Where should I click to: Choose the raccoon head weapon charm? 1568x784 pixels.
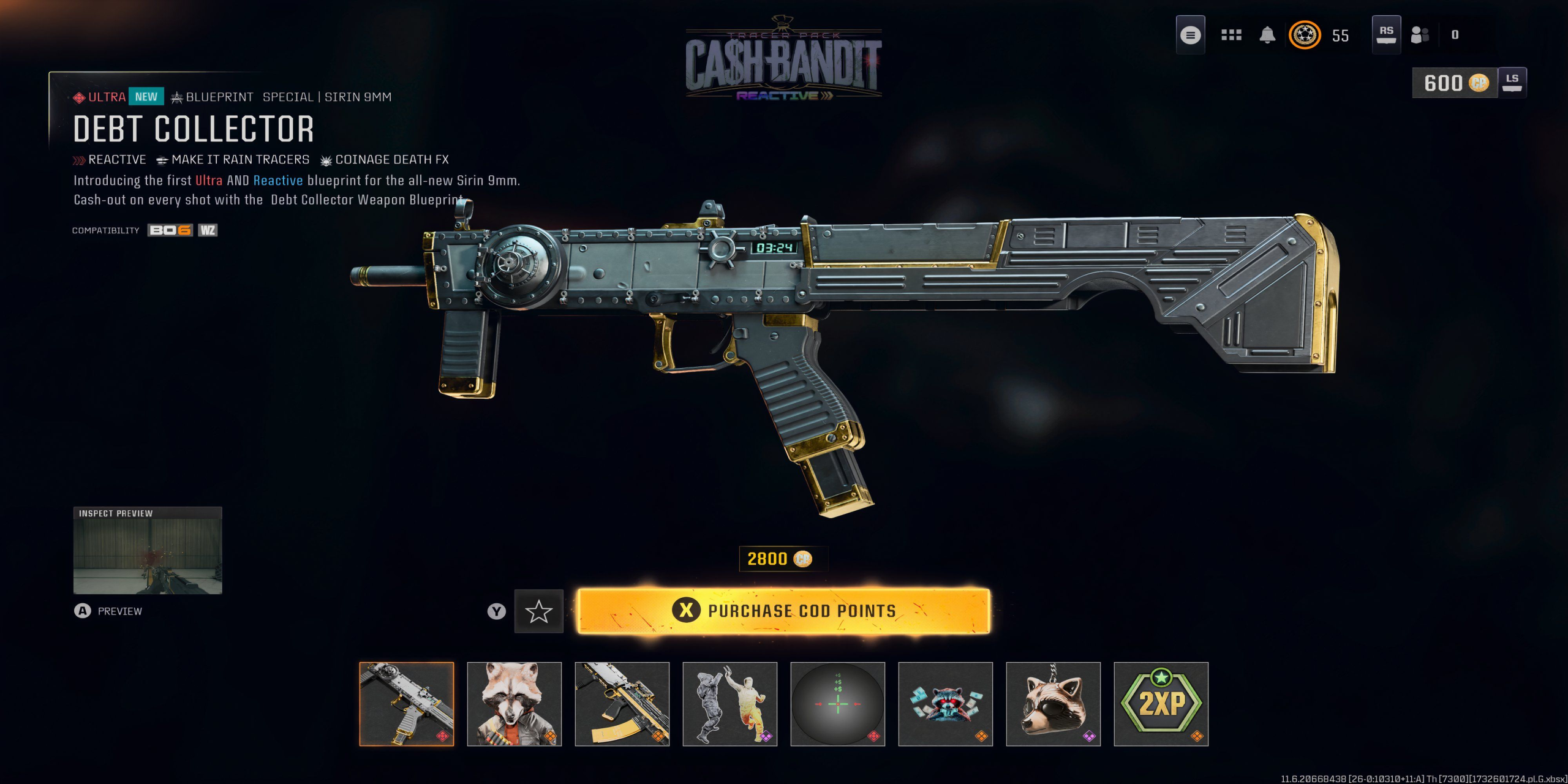point(1053,704)
